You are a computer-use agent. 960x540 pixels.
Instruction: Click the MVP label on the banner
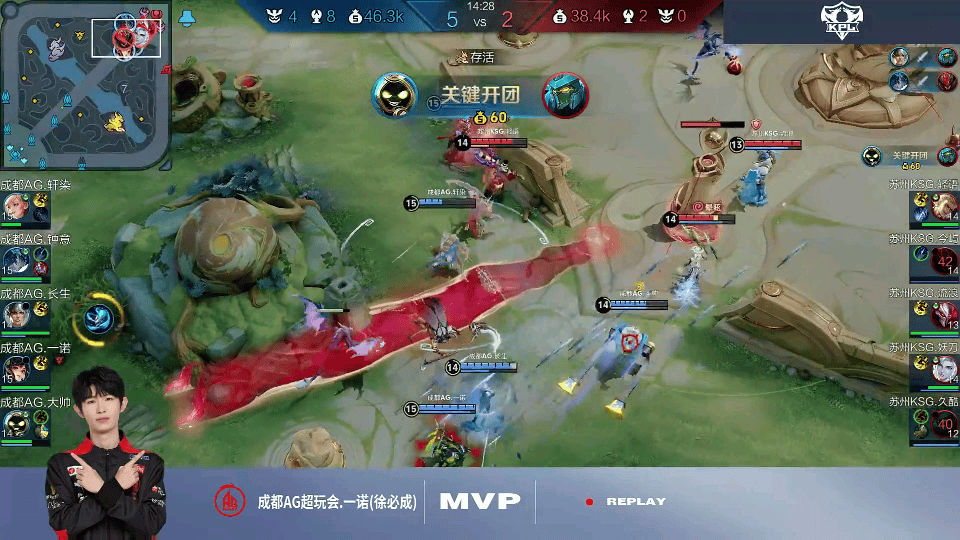point(480,501)
